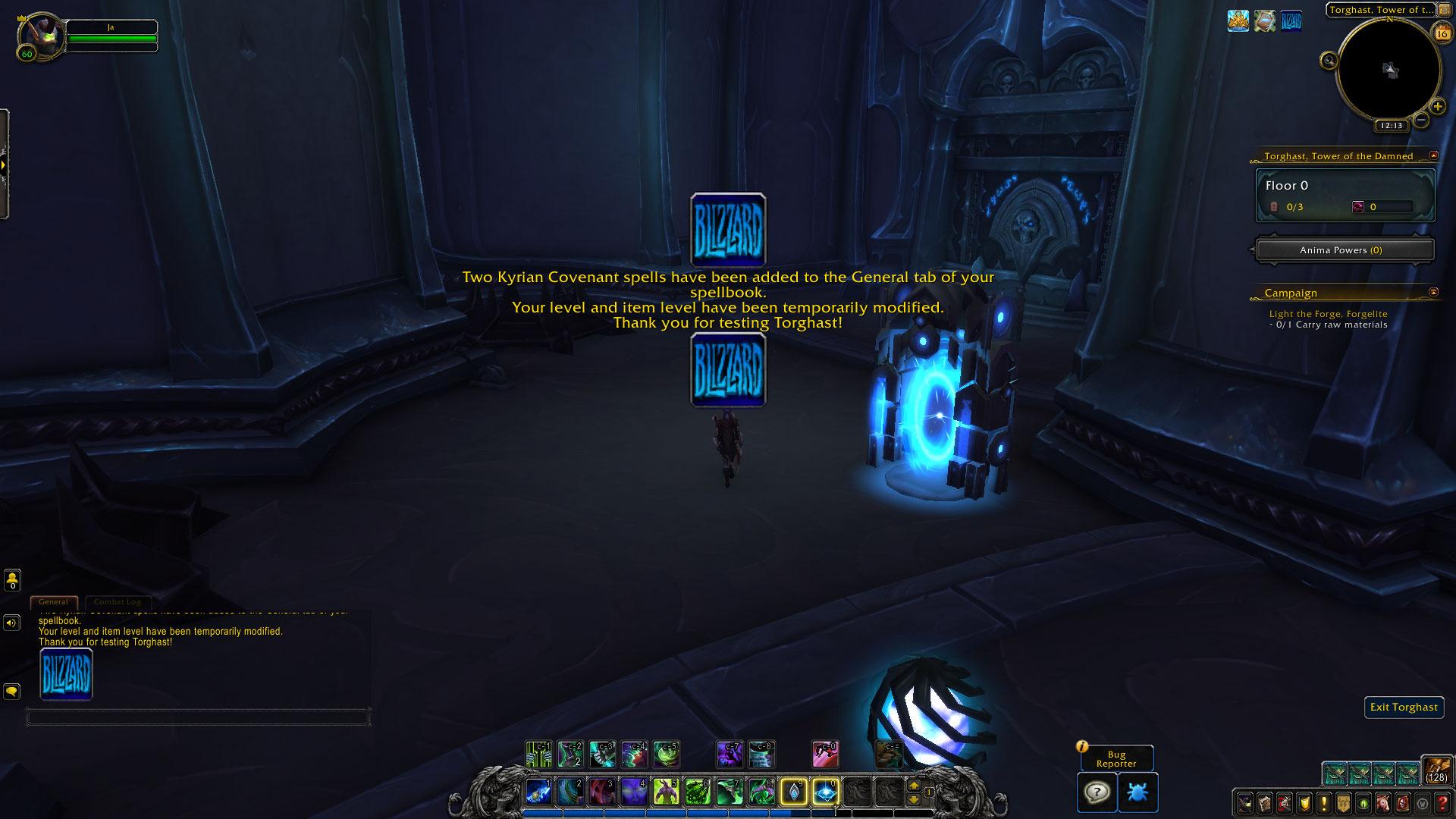This screenshot has height=819, width=1456.
Task: Collapse the Campaign objectives section
Action: [1433, 292]
